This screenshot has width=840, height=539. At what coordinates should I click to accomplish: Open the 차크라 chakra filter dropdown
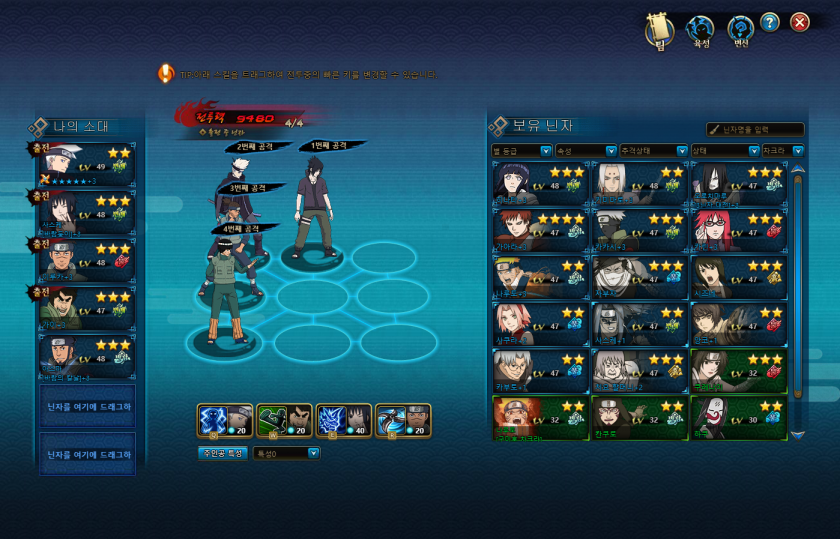[x=782, y=151]
